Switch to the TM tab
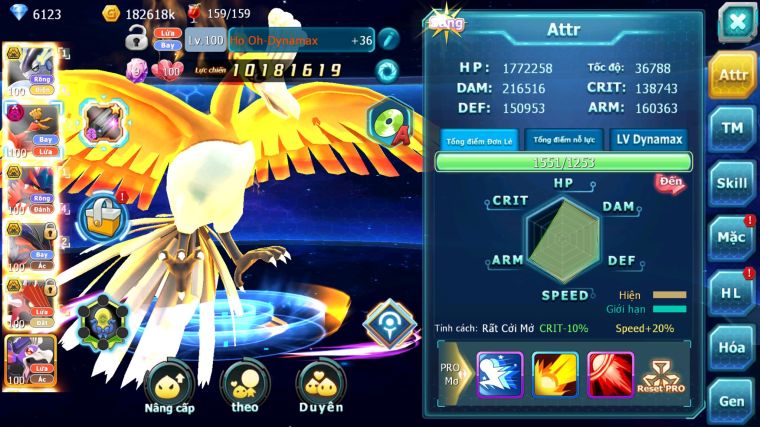 click(x=732, y=128)
